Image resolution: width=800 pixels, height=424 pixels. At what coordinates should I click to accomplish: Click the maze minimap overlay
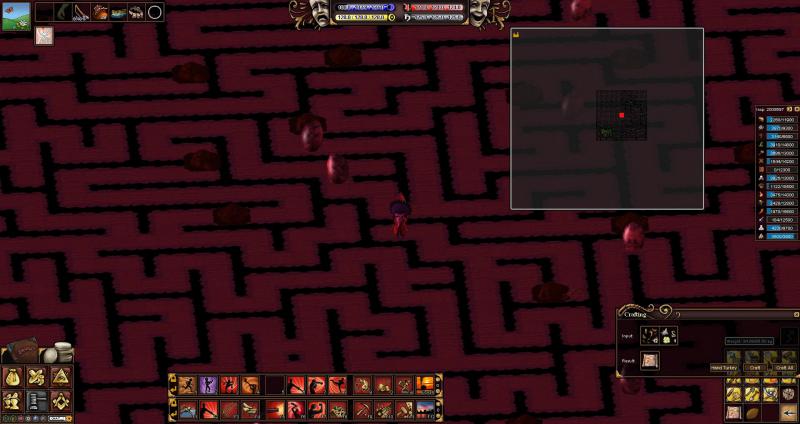tap(607, 118)
